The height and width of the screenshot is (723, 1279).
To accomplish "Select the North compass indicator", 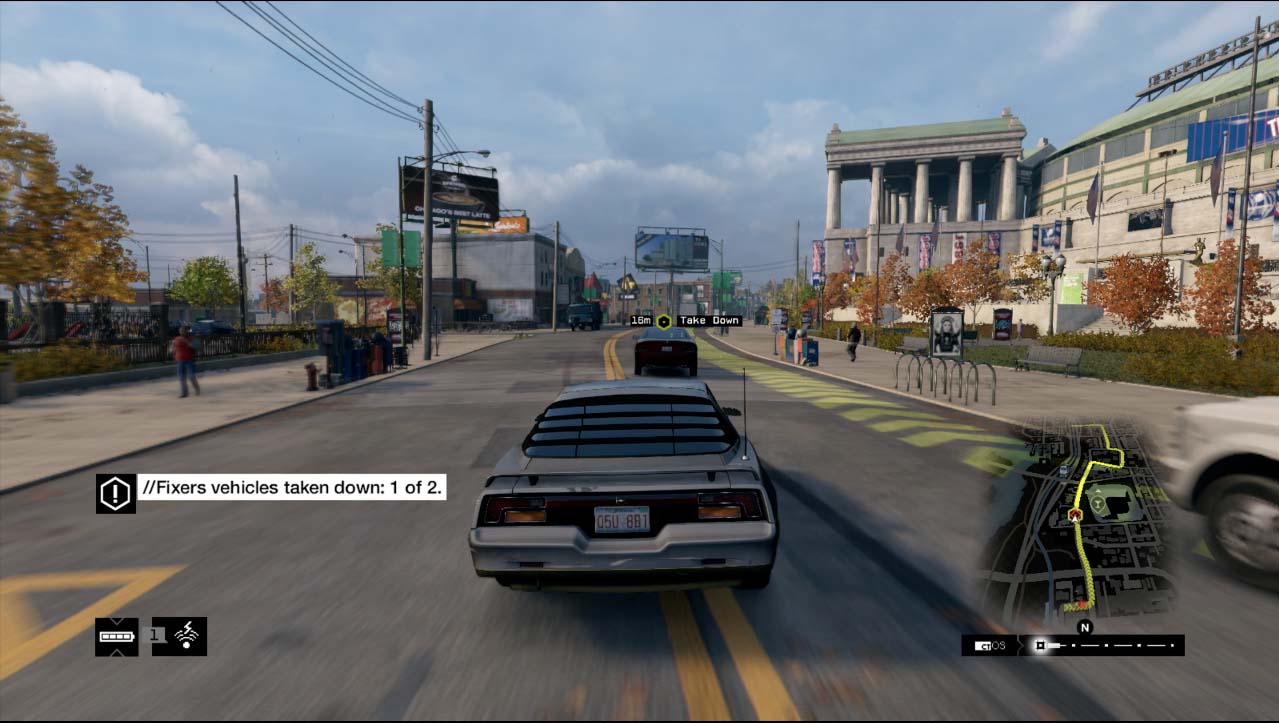I will [1084, 628].
